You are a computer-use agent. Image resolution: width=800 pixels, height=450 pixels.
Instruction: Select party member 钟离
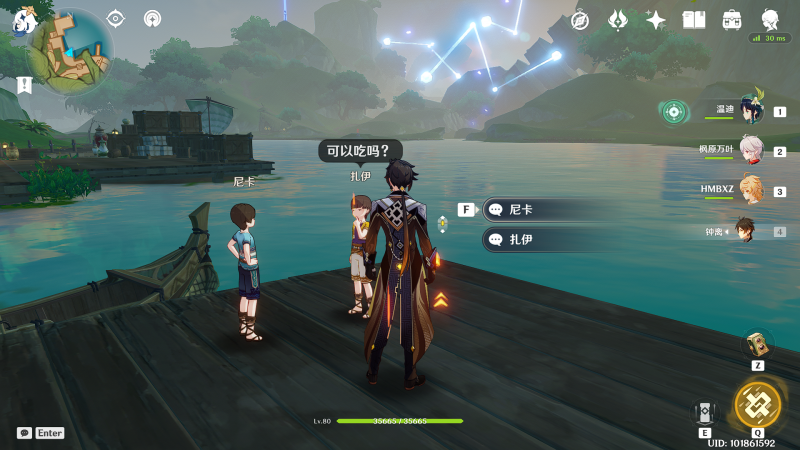[x=748, y=230]
